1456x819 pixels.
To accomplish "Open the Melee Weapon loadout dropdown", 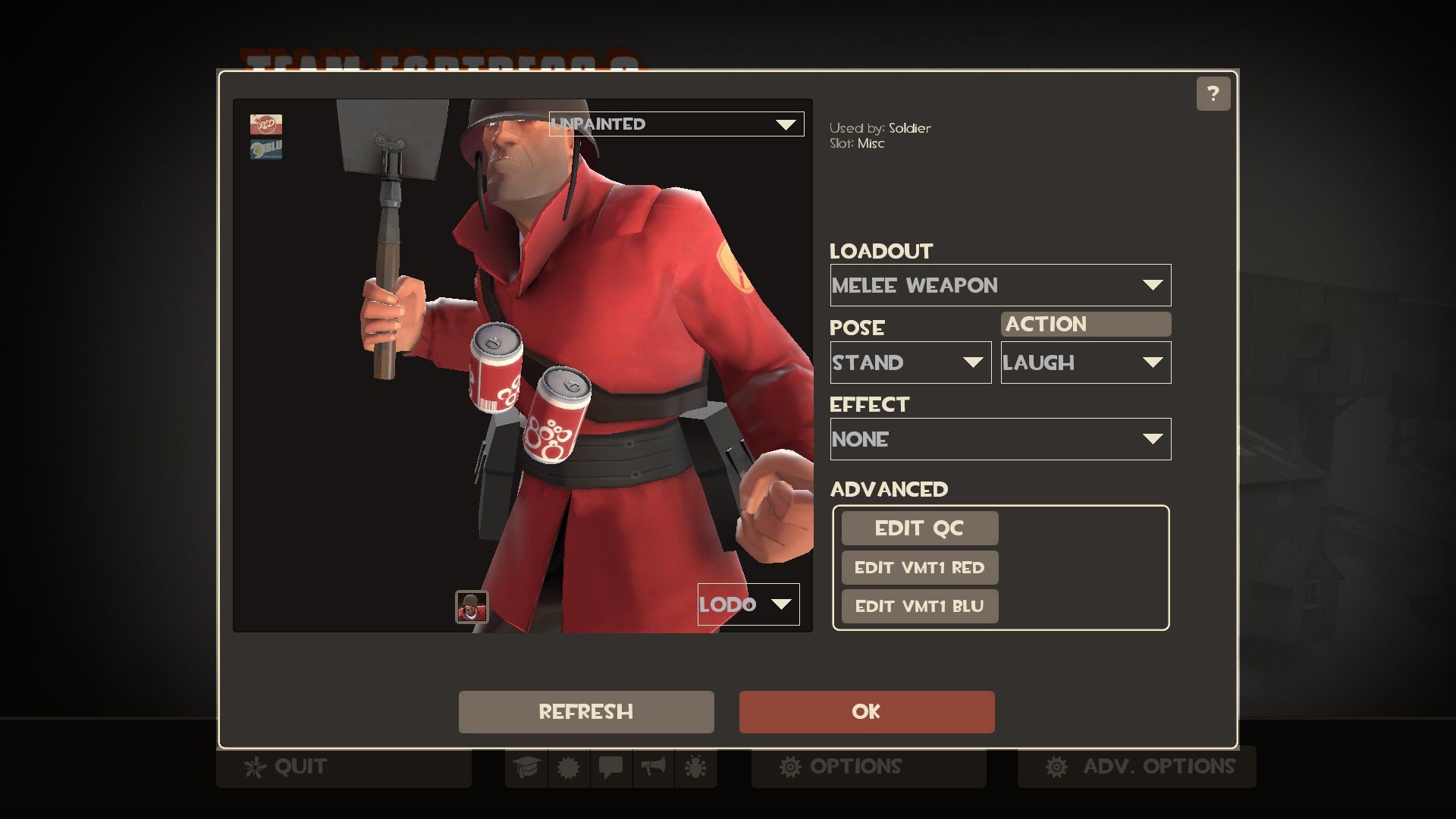I will click(999, 286).
